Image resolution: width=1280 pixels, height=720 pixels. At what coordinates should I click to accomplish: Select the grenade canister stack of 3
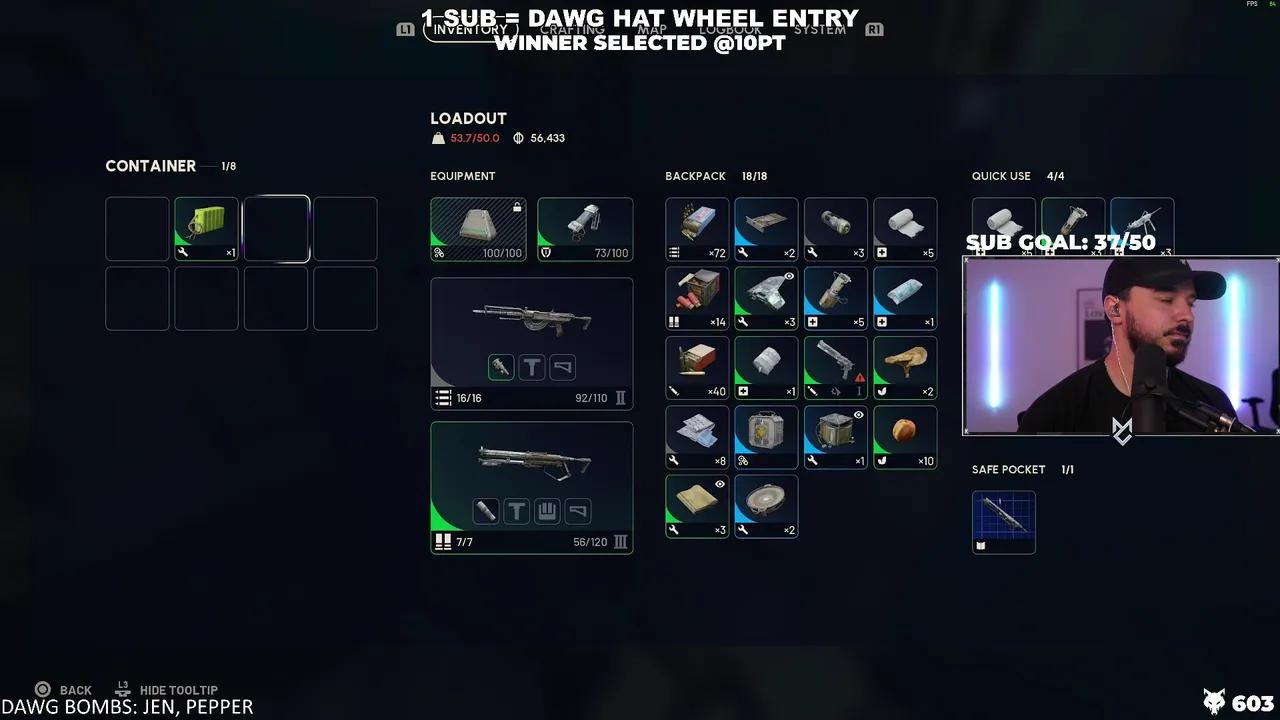(836, 229)
